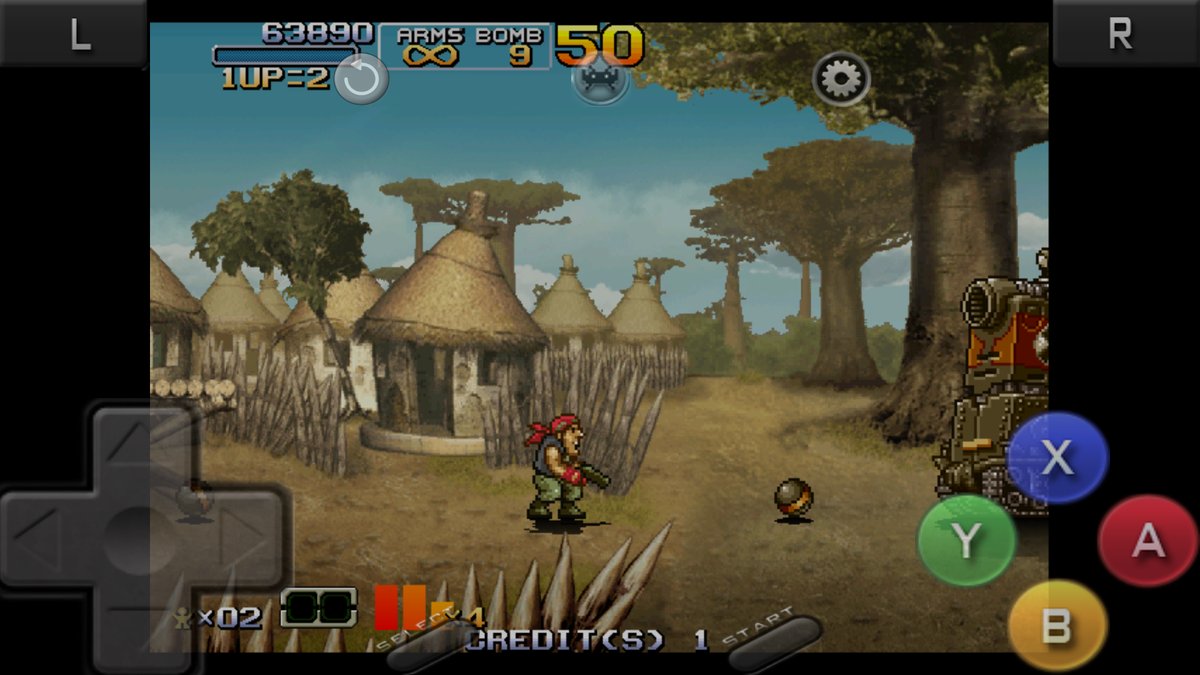
Task: Tap the L shoulder button
Action: 78,34
